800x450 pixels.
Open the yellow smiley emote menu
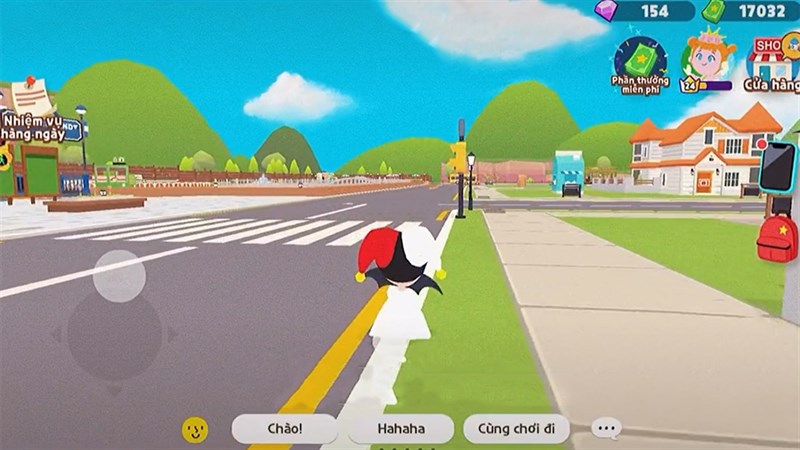pos(195,430)
